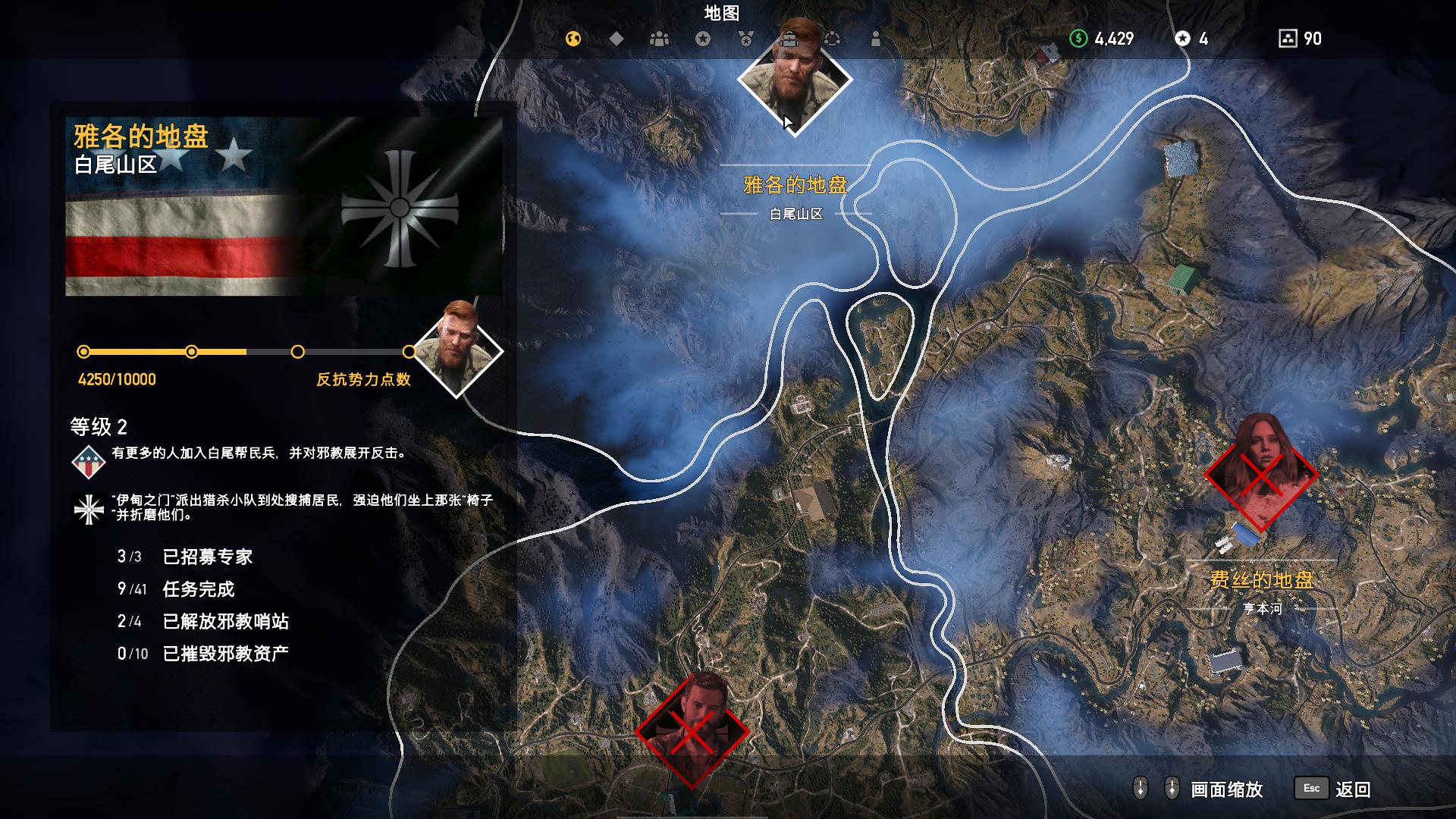
Task: Select the three-node network tab
Action: [833, 39]
